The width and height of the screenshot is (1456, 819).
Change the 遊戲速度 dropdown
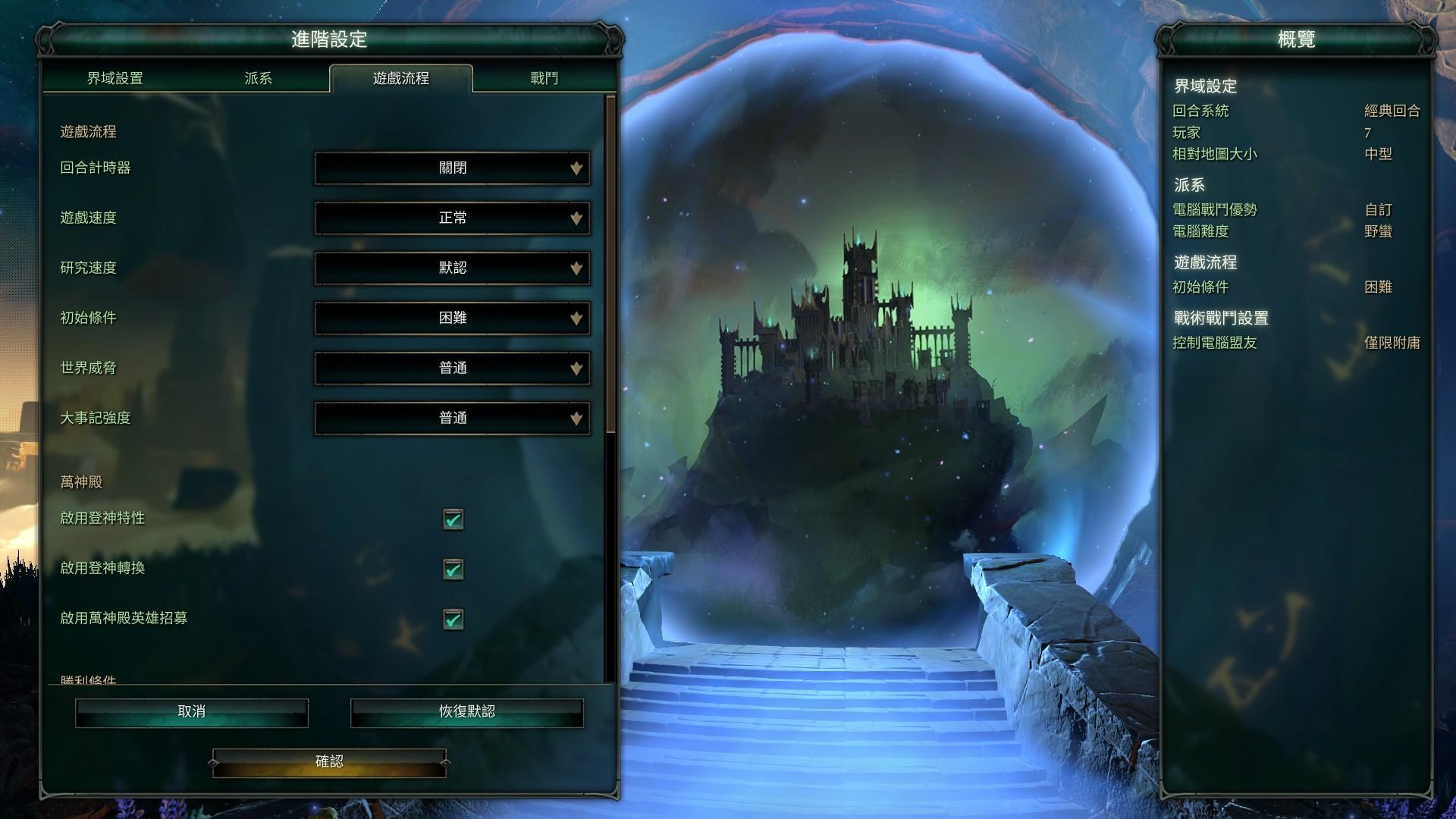coord(453,218)
